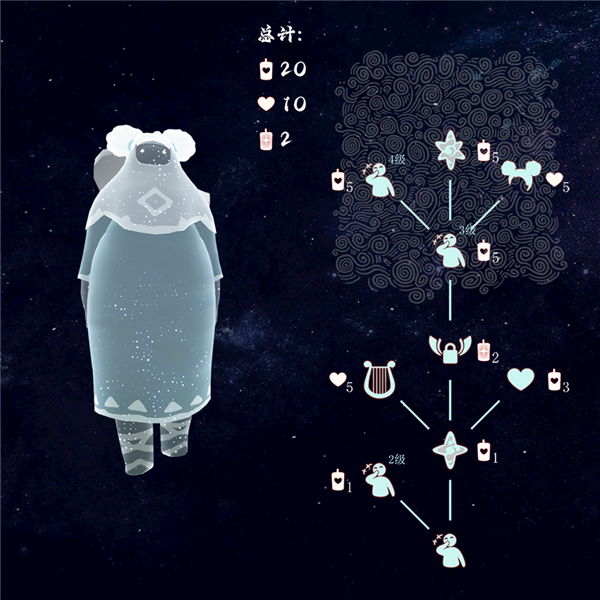Select the harp instrument node
The height and width of the screenshot is (600, 600).
(x=378, y=381)
